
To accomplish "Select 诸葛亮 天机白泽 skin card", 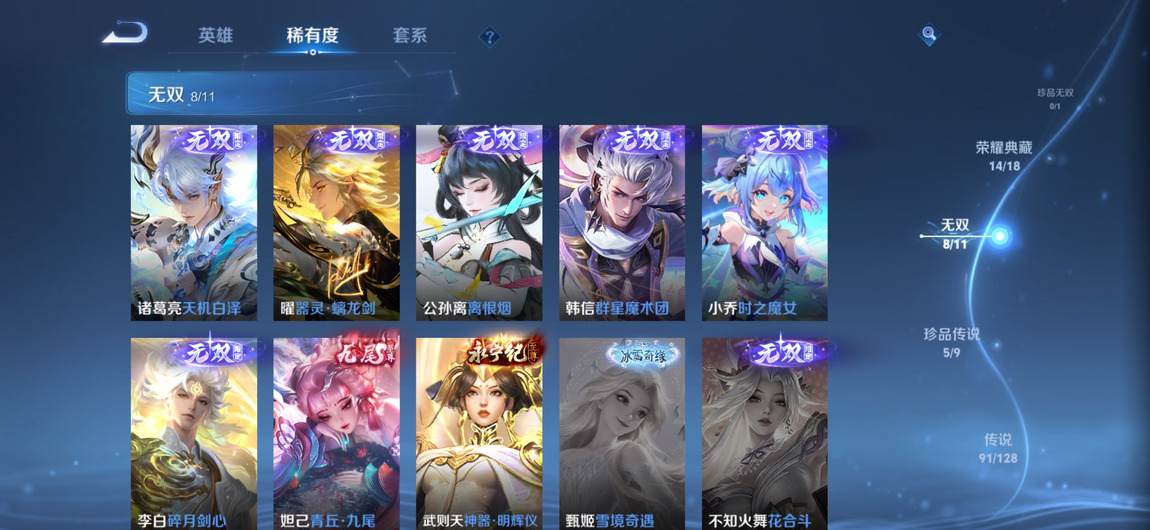I will (x=194, y=222).
